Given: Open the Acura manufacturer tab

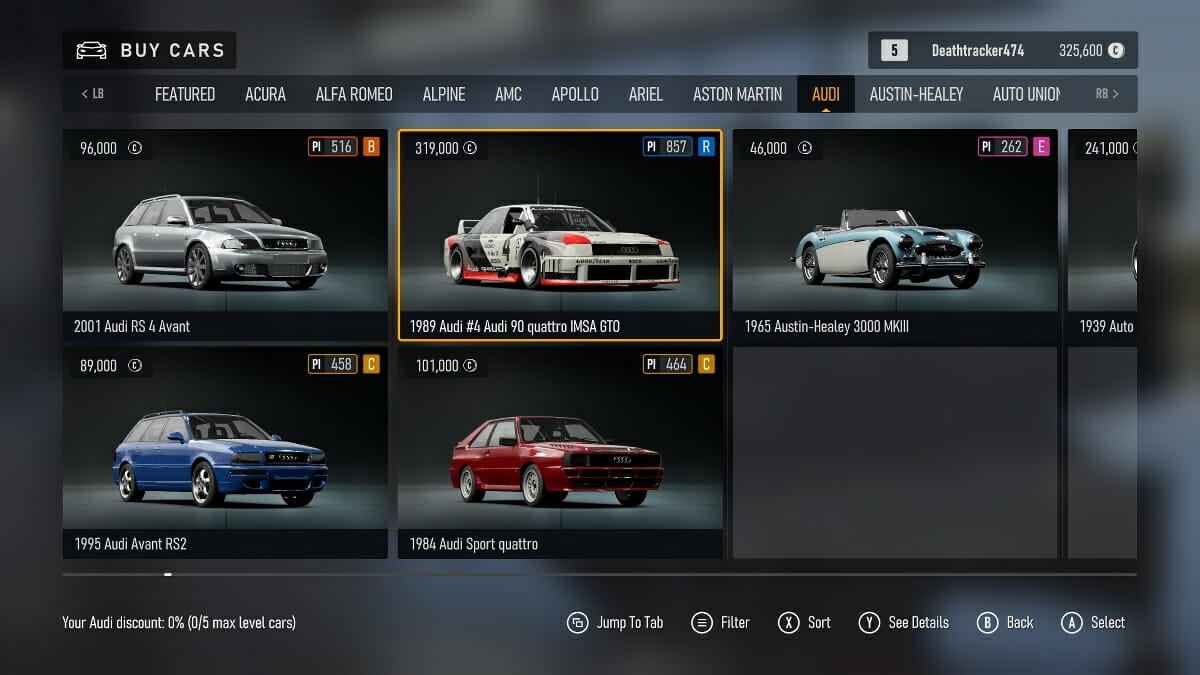Looking at the screenshot, I should [x=265, y=94].
